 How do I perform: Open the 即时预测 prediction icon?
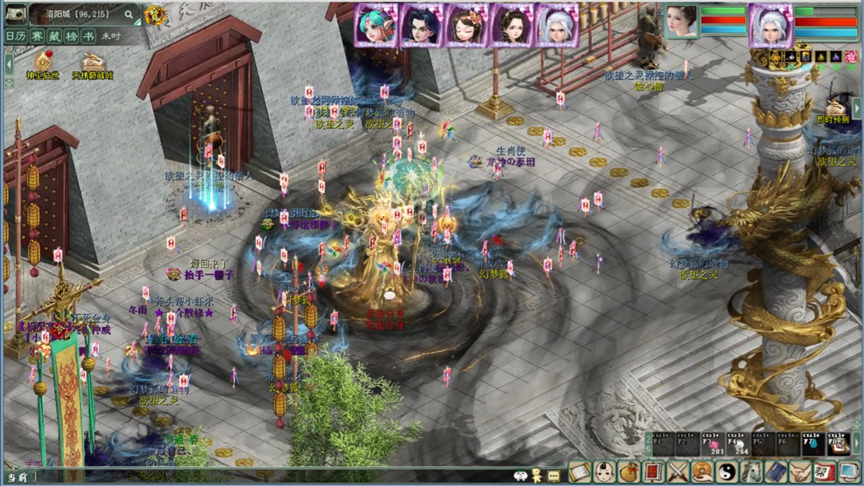(x=836, y=107)
